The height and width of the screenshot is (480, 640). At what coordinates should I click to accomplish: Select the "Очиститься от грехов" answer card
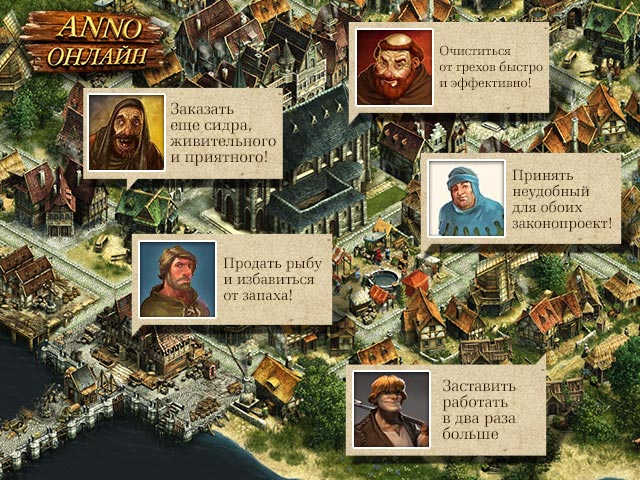pyautogui.click(x=452, y=68)
